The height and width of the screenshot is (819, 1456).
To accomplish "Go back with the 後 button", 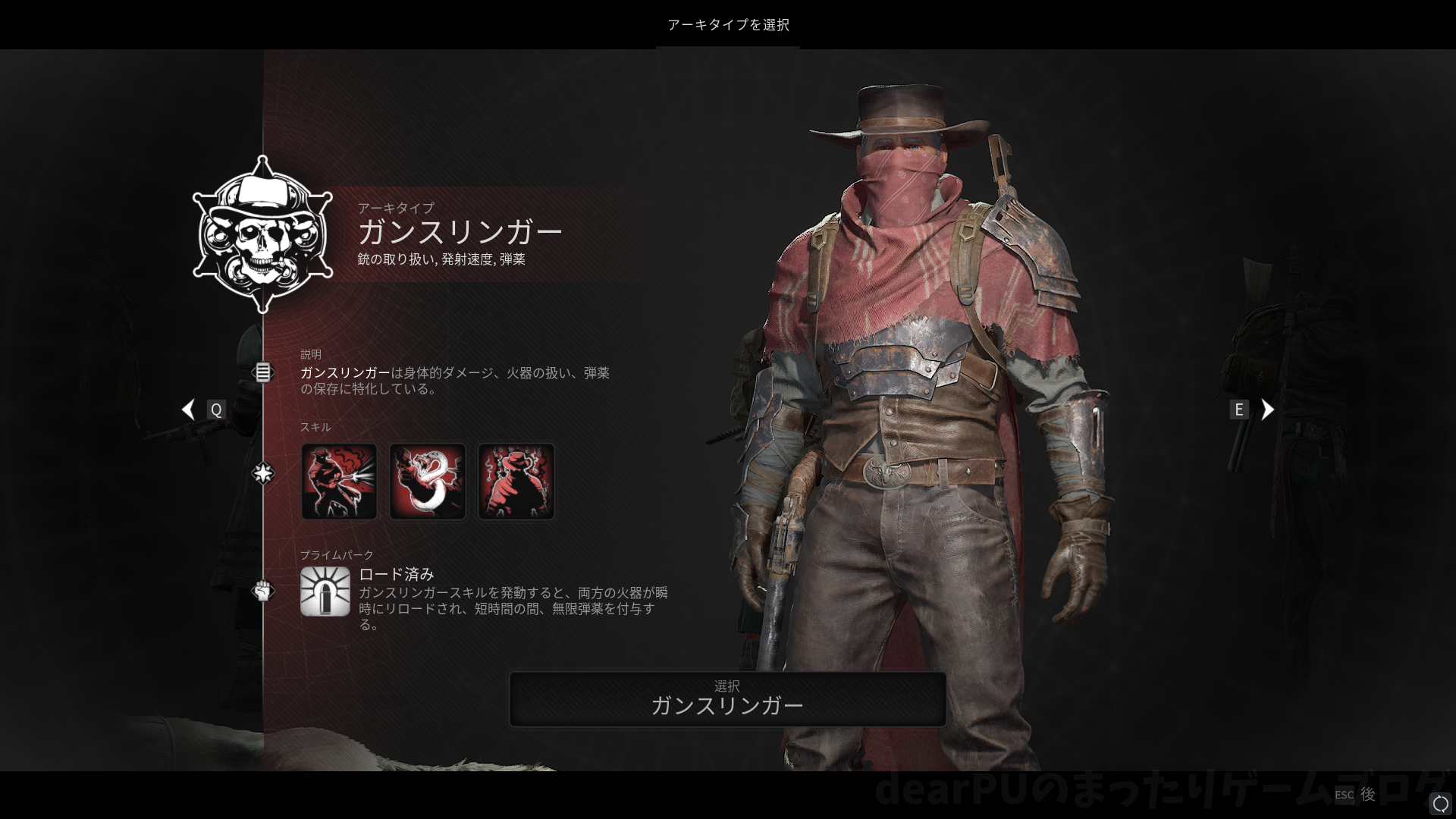I will [1367, 794].
